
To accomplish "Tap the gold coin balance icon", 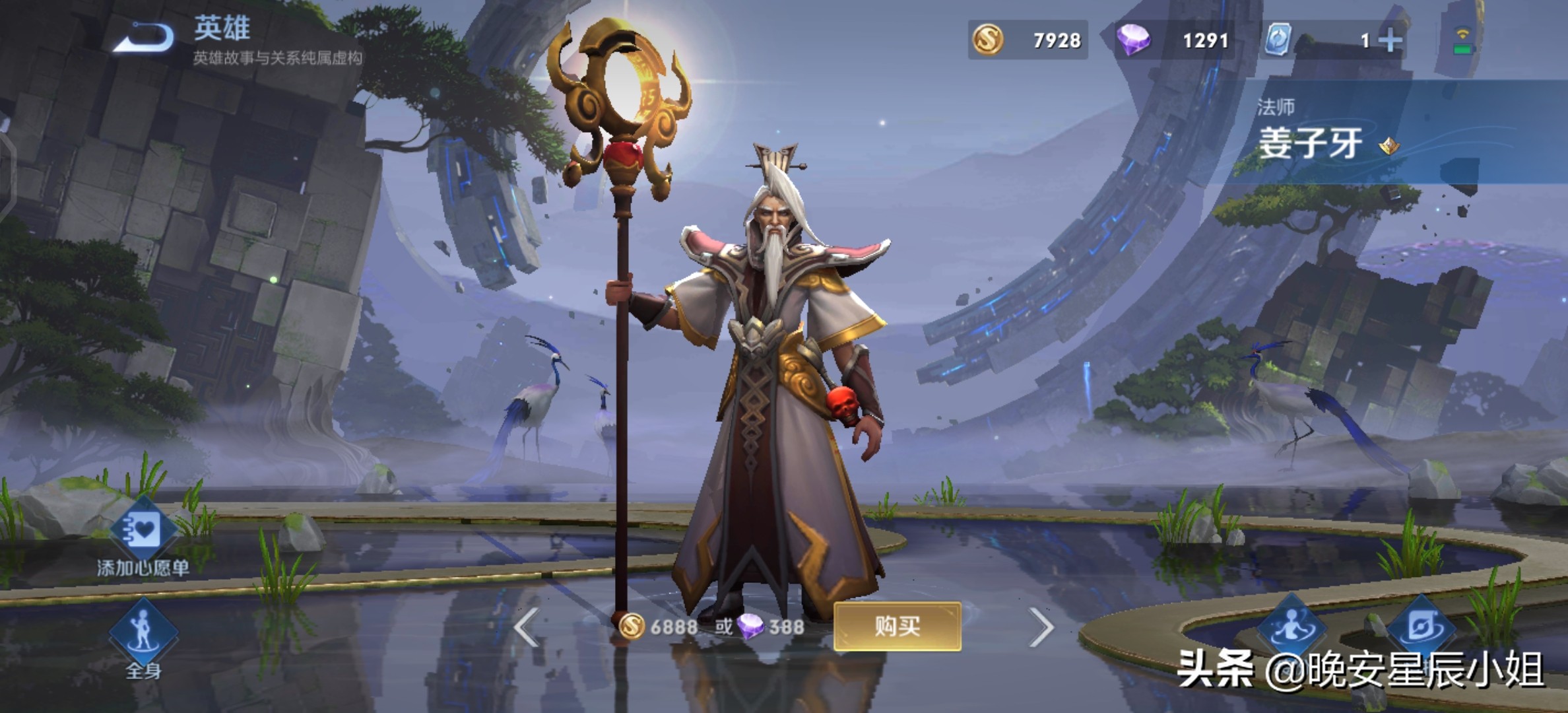I will tap(988, 40).
